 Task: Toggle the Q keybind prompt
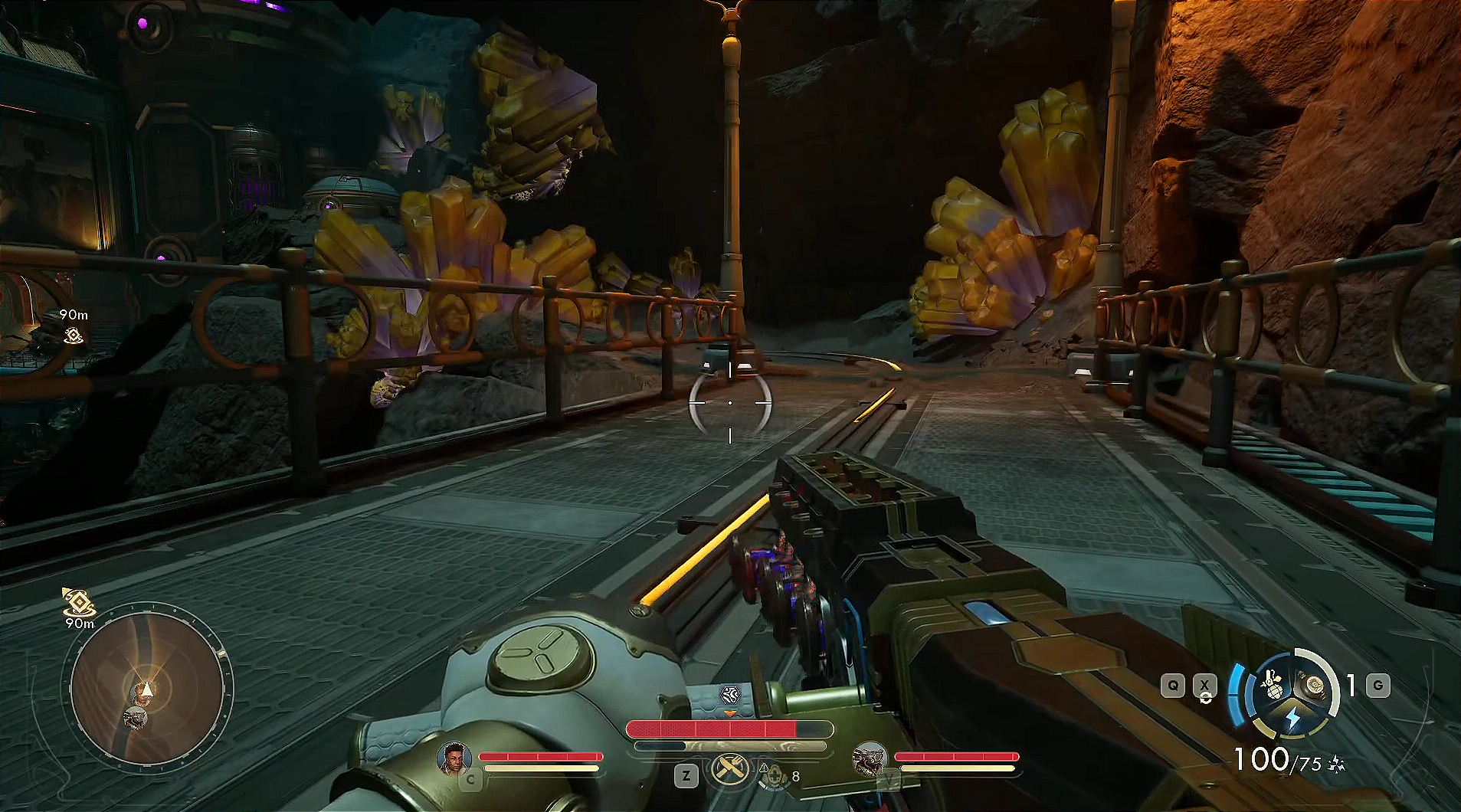(x=1172, y=685)
